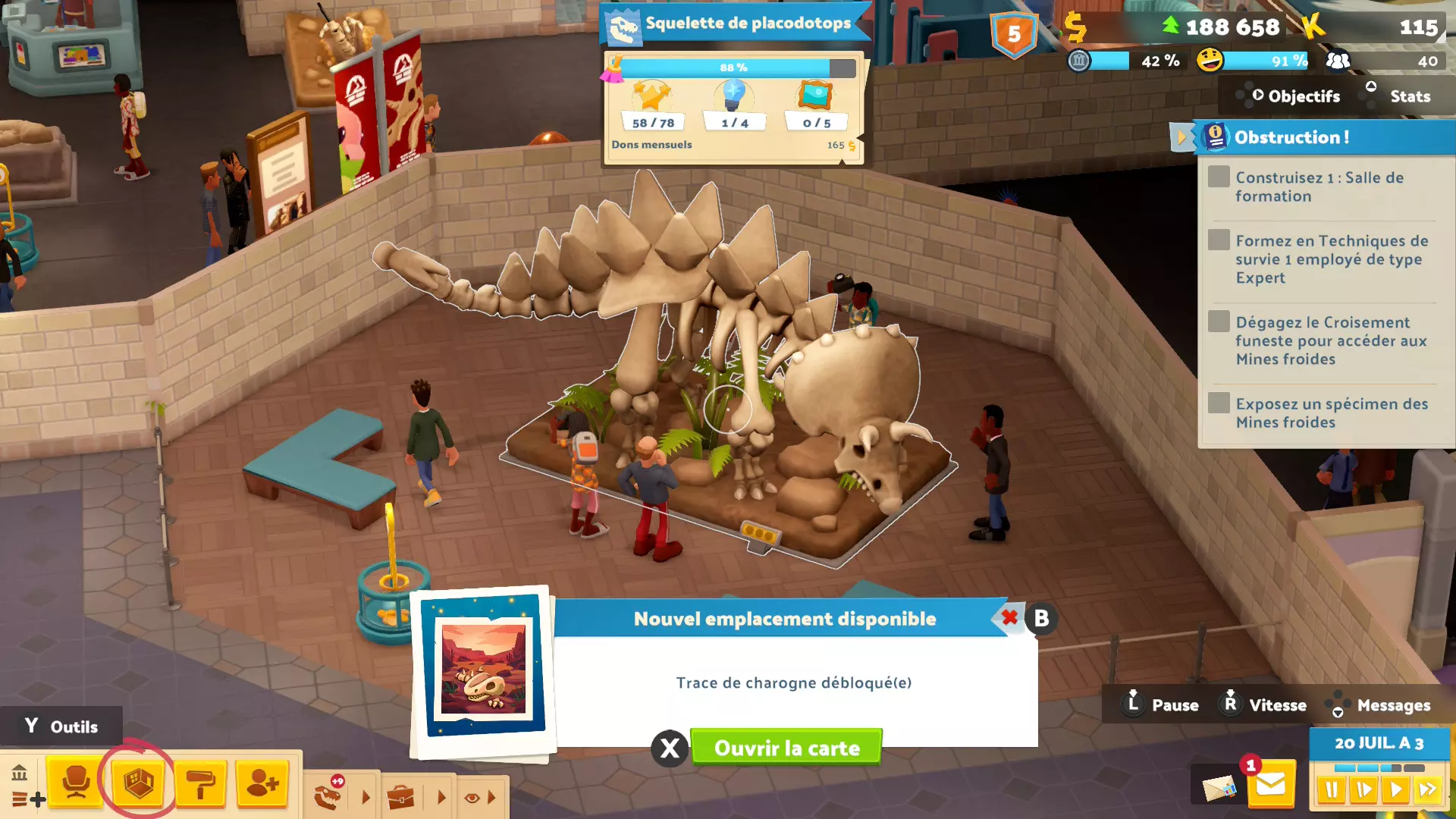
Task: Collapse the Obstruction objectives panel arrow
Action: click(x=1181, y=137)
